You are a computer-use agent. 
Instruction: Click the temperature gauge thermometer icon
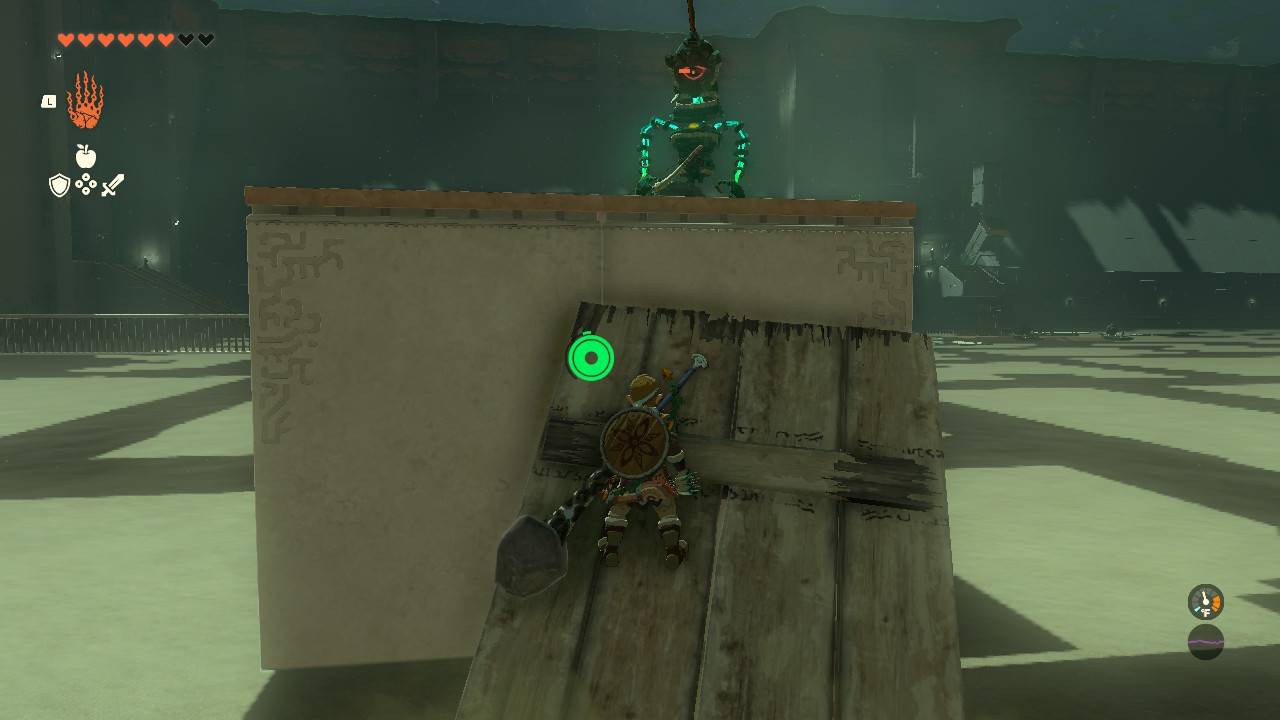[x=1204, y=600]
